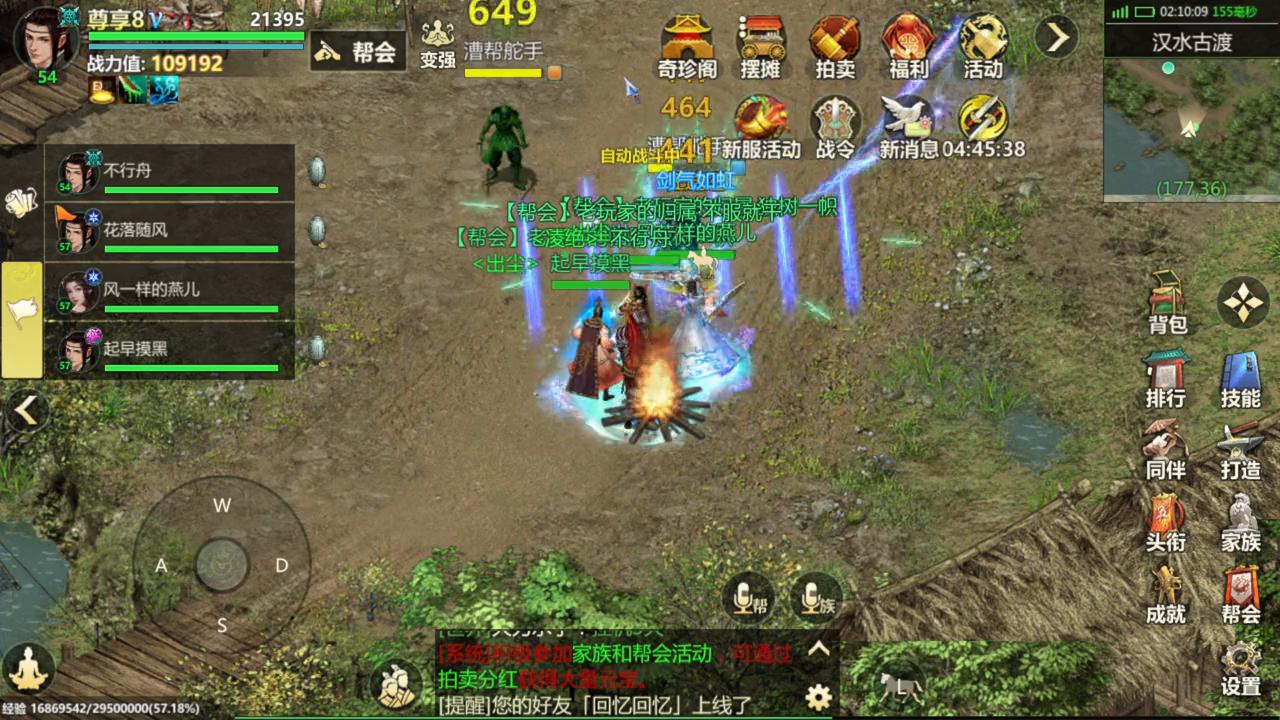
Task: Open the 奇珍阁 treasure shop
Action: pos(687,46)
